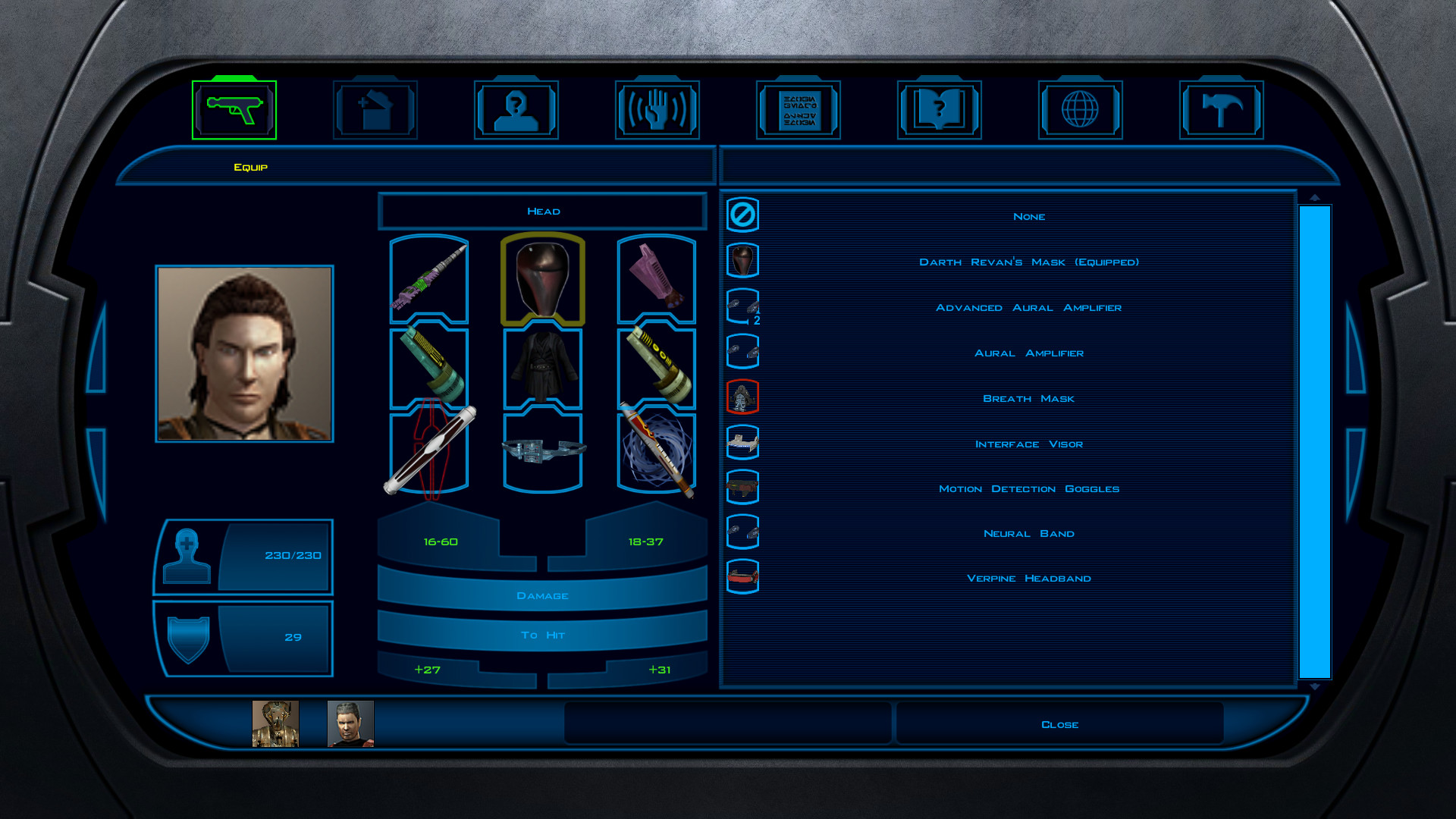Select the Verpine Headband
Screen dimensions: 1456x819
[1028, 579]
